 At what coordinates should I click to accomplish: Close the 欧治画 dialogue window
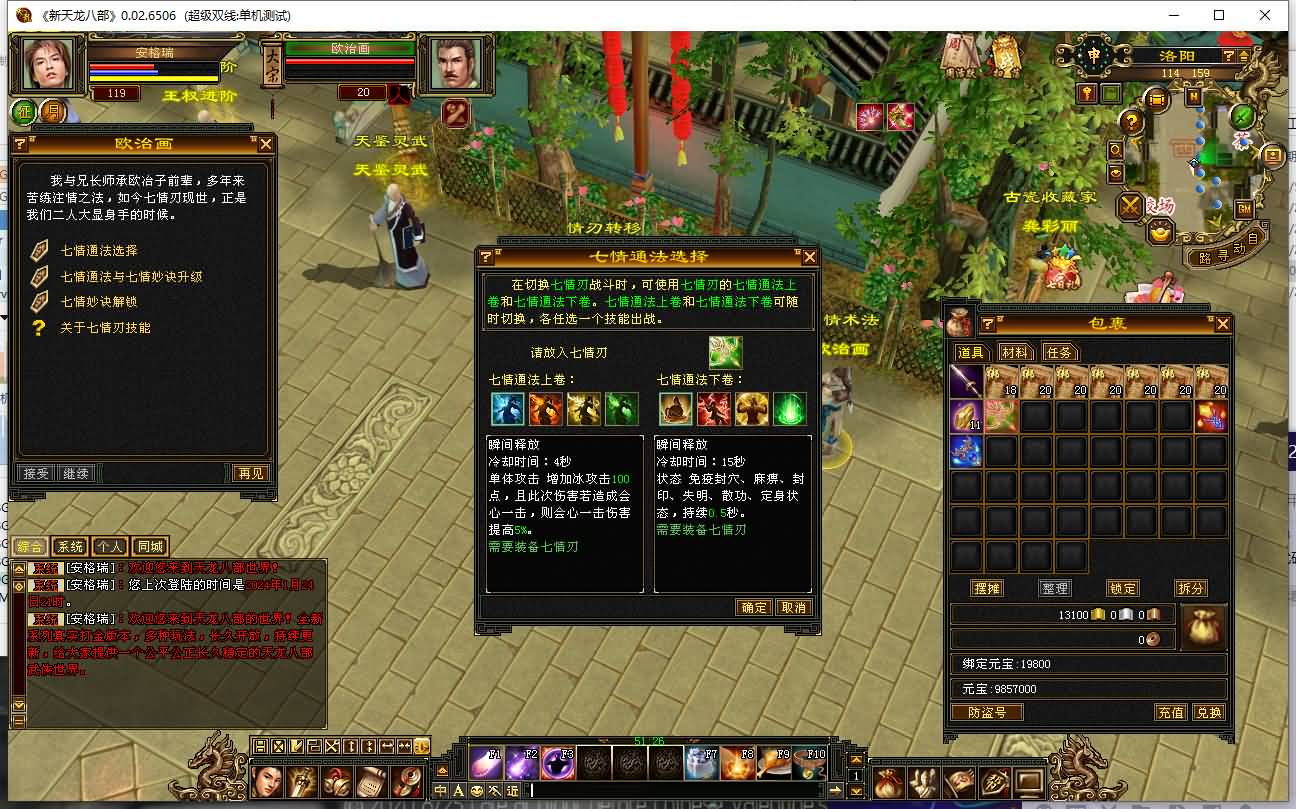[x=266, y=144]
